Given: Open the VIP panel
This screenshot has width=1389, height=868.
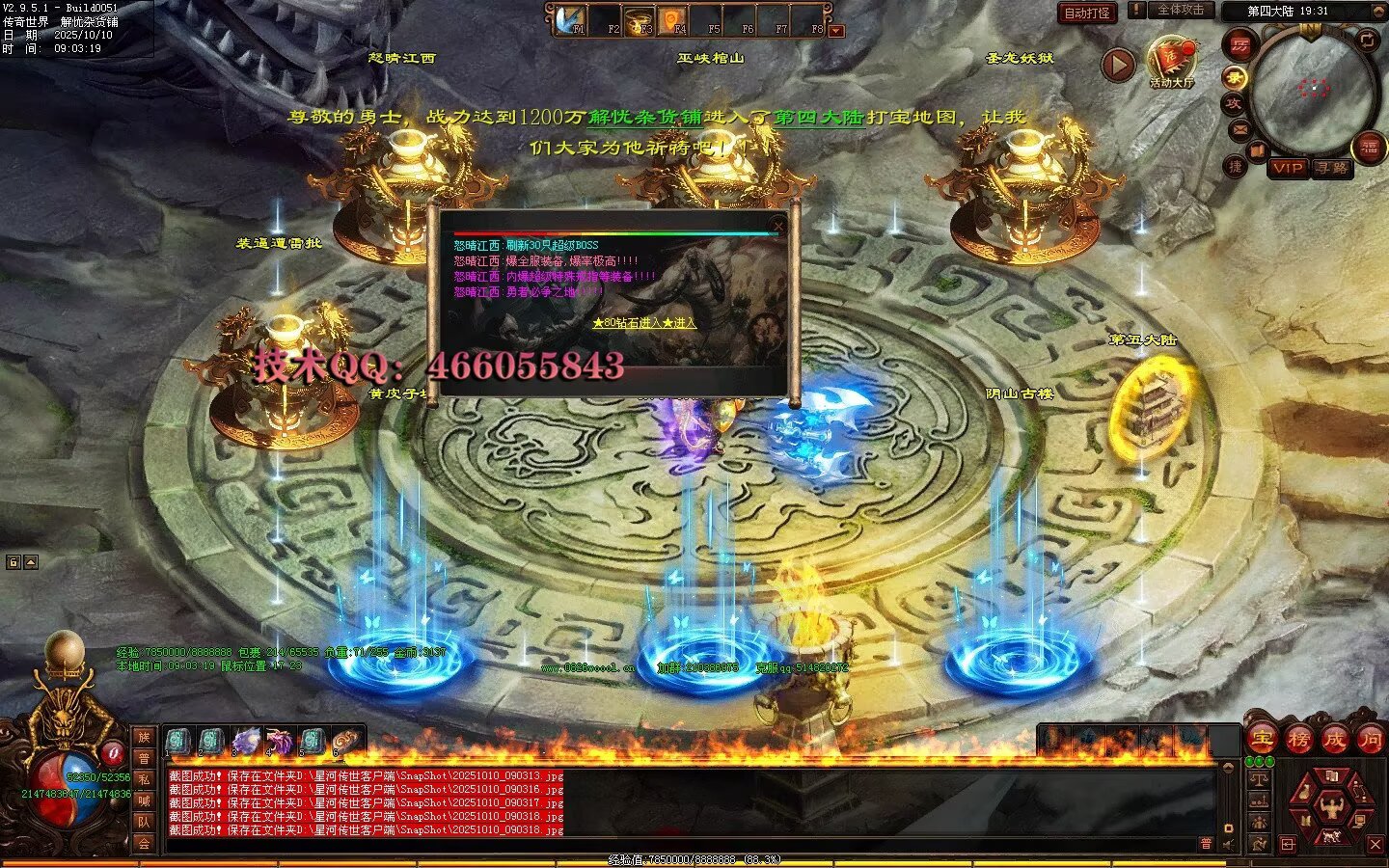Looking at the screenshot, I should [x=1287, y=168].
